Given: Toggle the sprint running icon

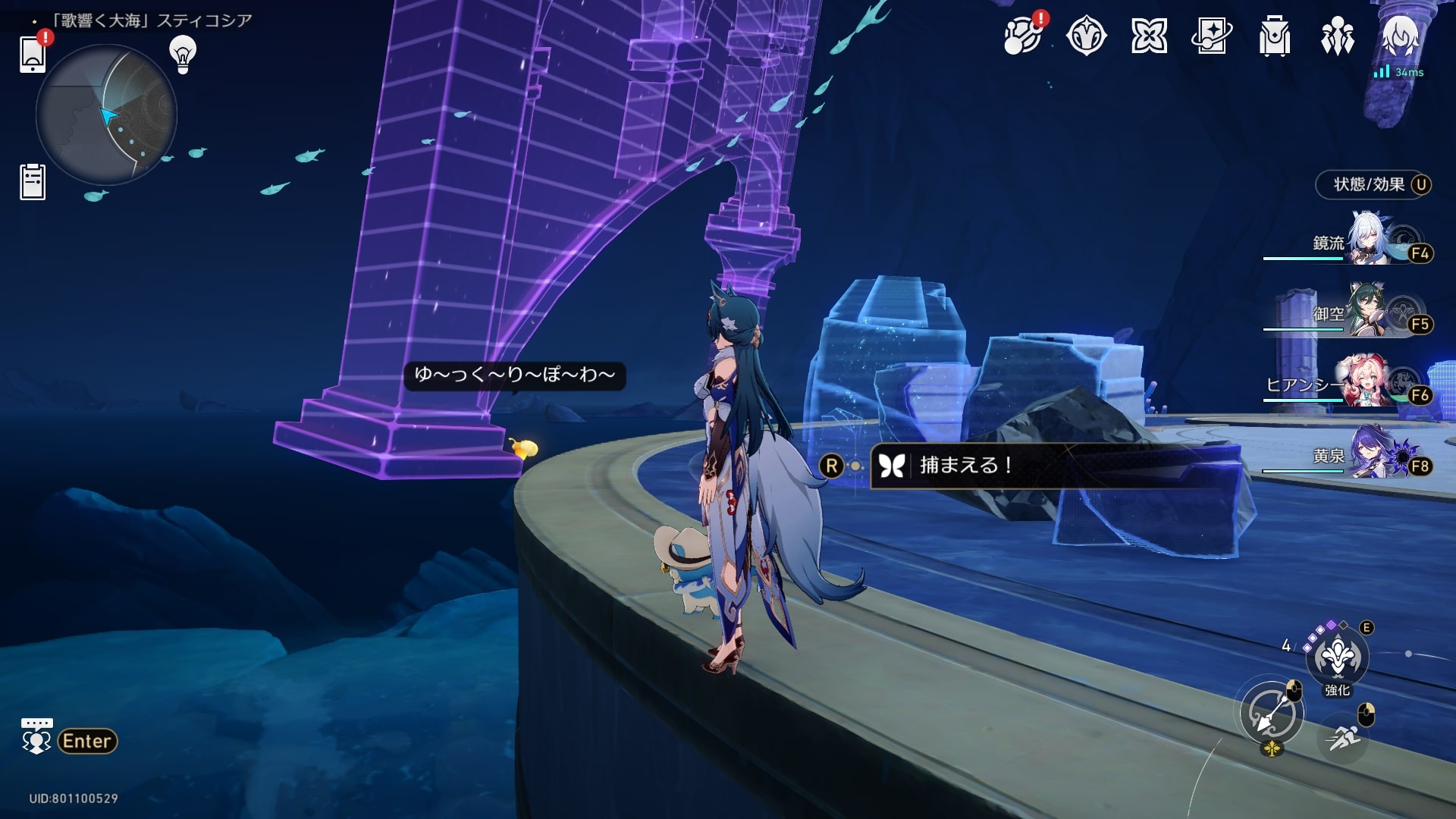Looking at the screenshot, I should (1344, 736).
